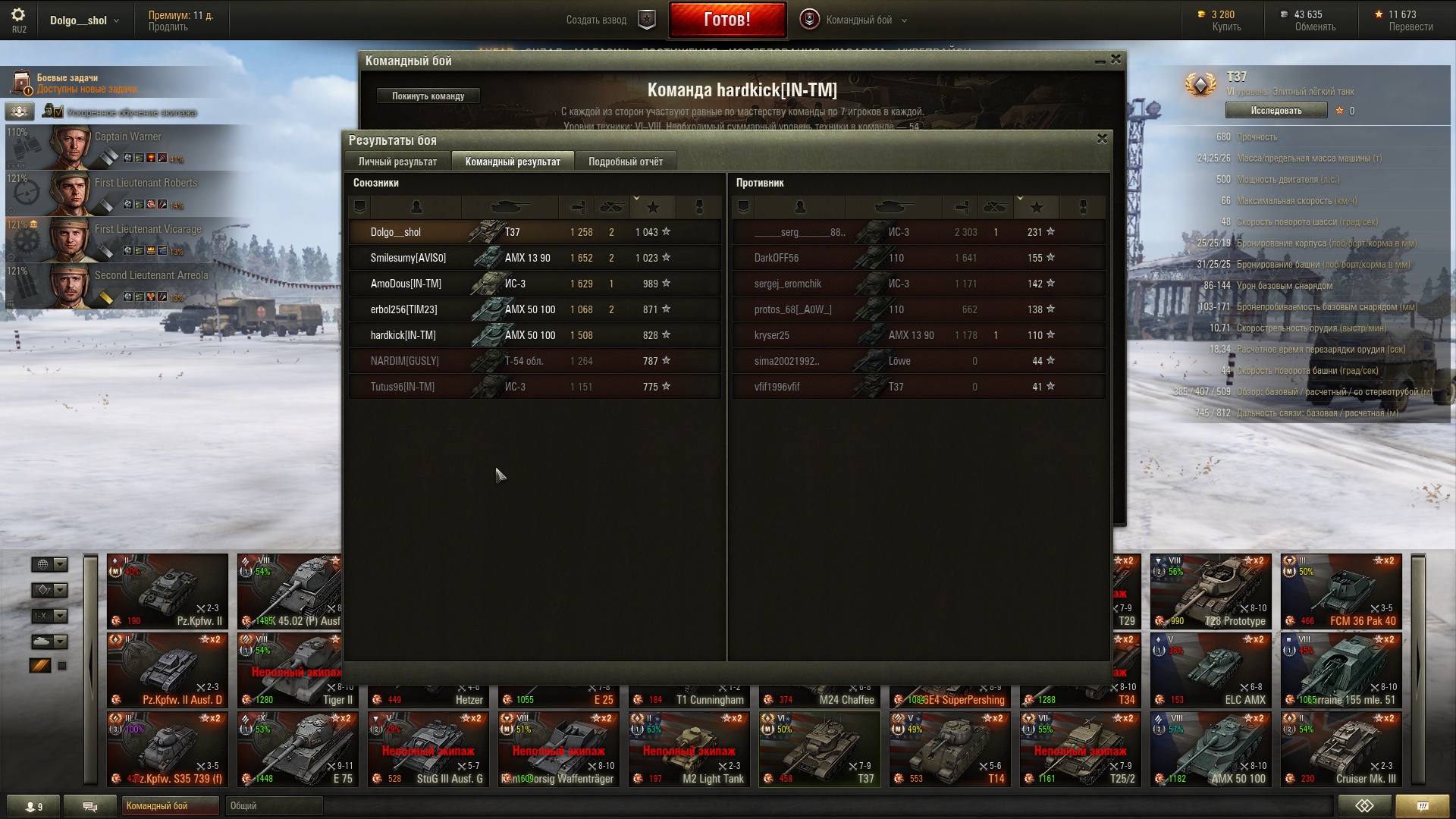Leave team with Покинуть команду button
Viewport: 1456px width, 819px height.
(428, 96)
